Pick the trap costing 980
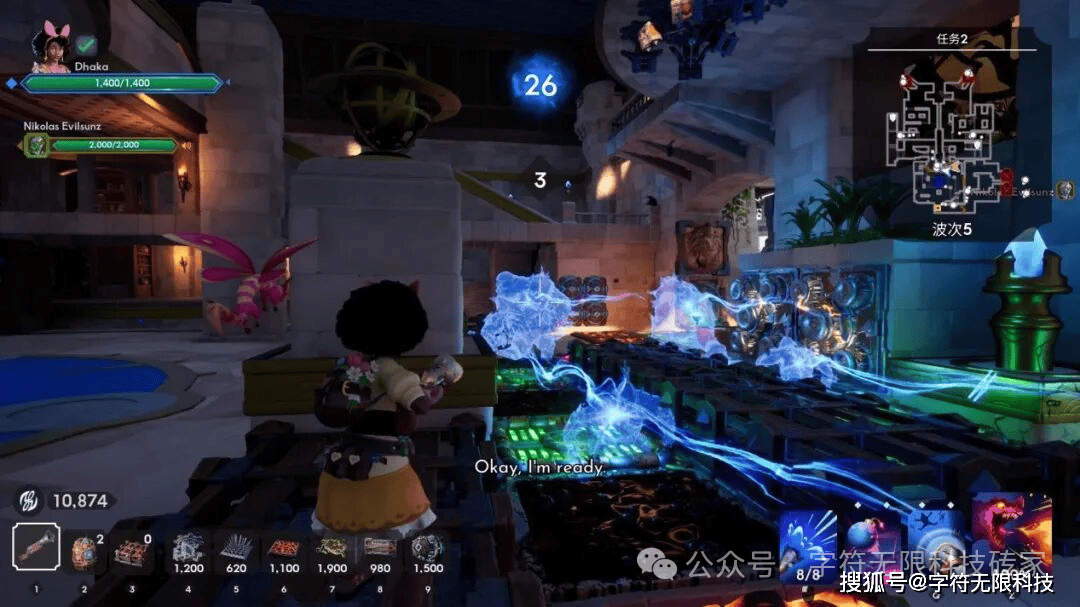The width and height of the screenshot is (1080, 607). (x=380, y=548)
